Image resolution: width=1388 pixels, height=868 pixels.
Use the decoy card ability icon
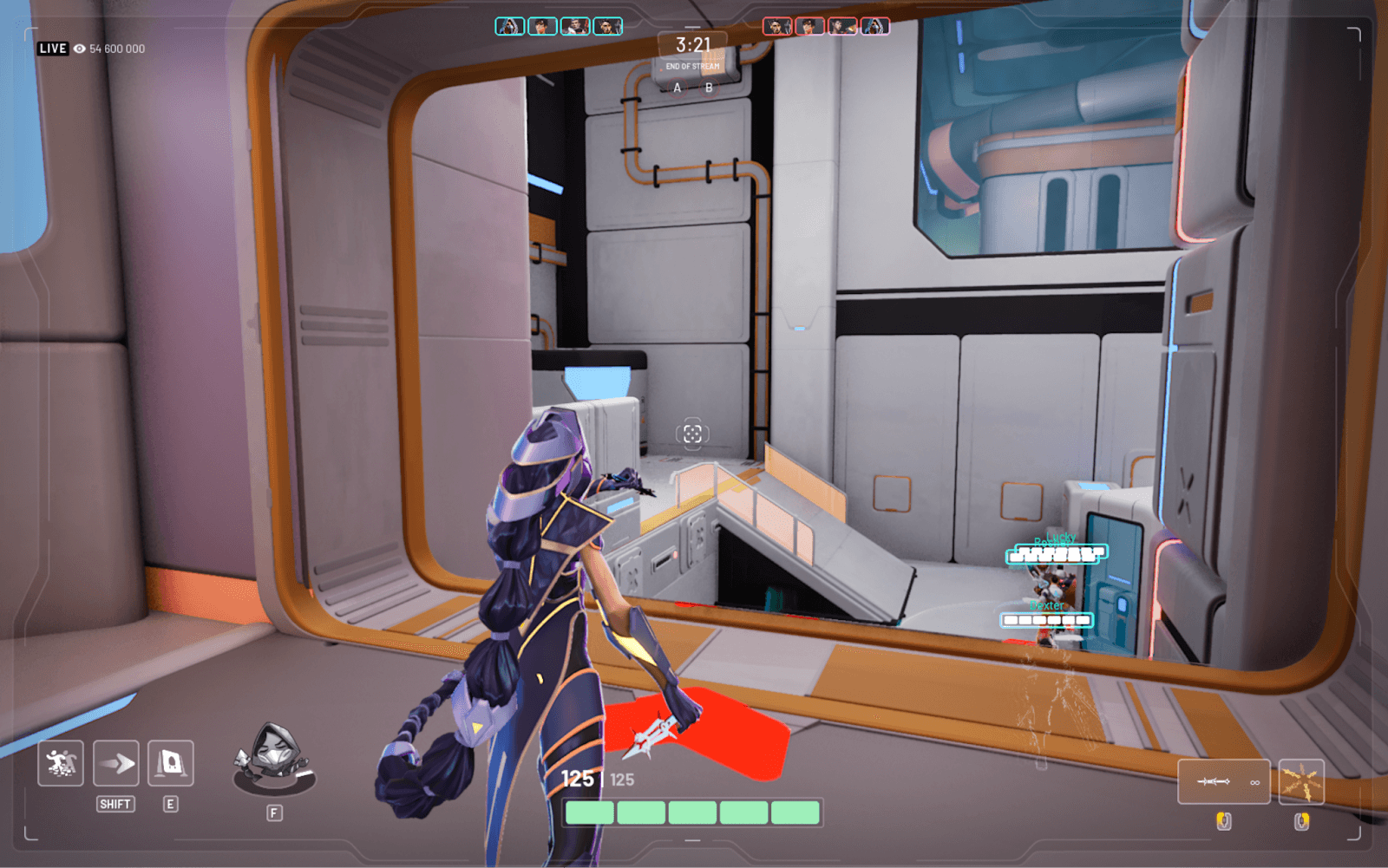click(x=170, y=763)
